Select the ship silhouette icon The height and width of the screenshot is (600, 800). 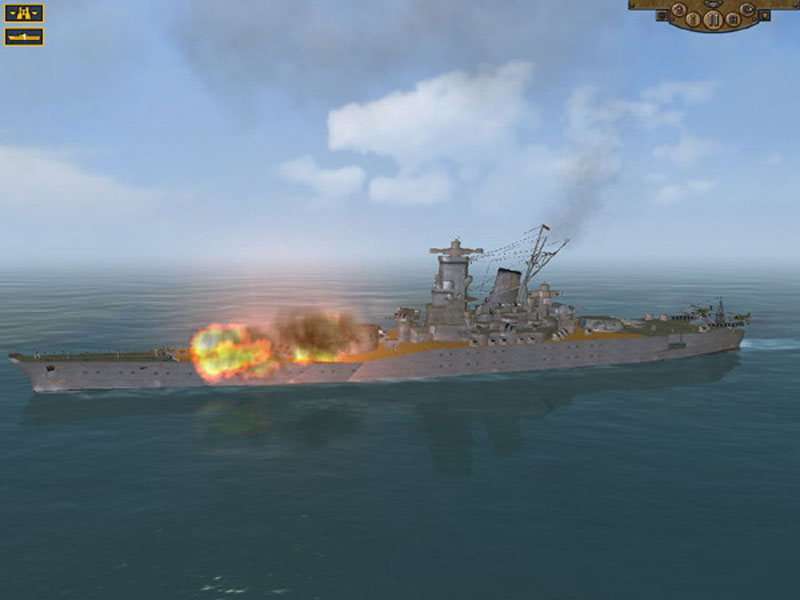click(24, 37)
